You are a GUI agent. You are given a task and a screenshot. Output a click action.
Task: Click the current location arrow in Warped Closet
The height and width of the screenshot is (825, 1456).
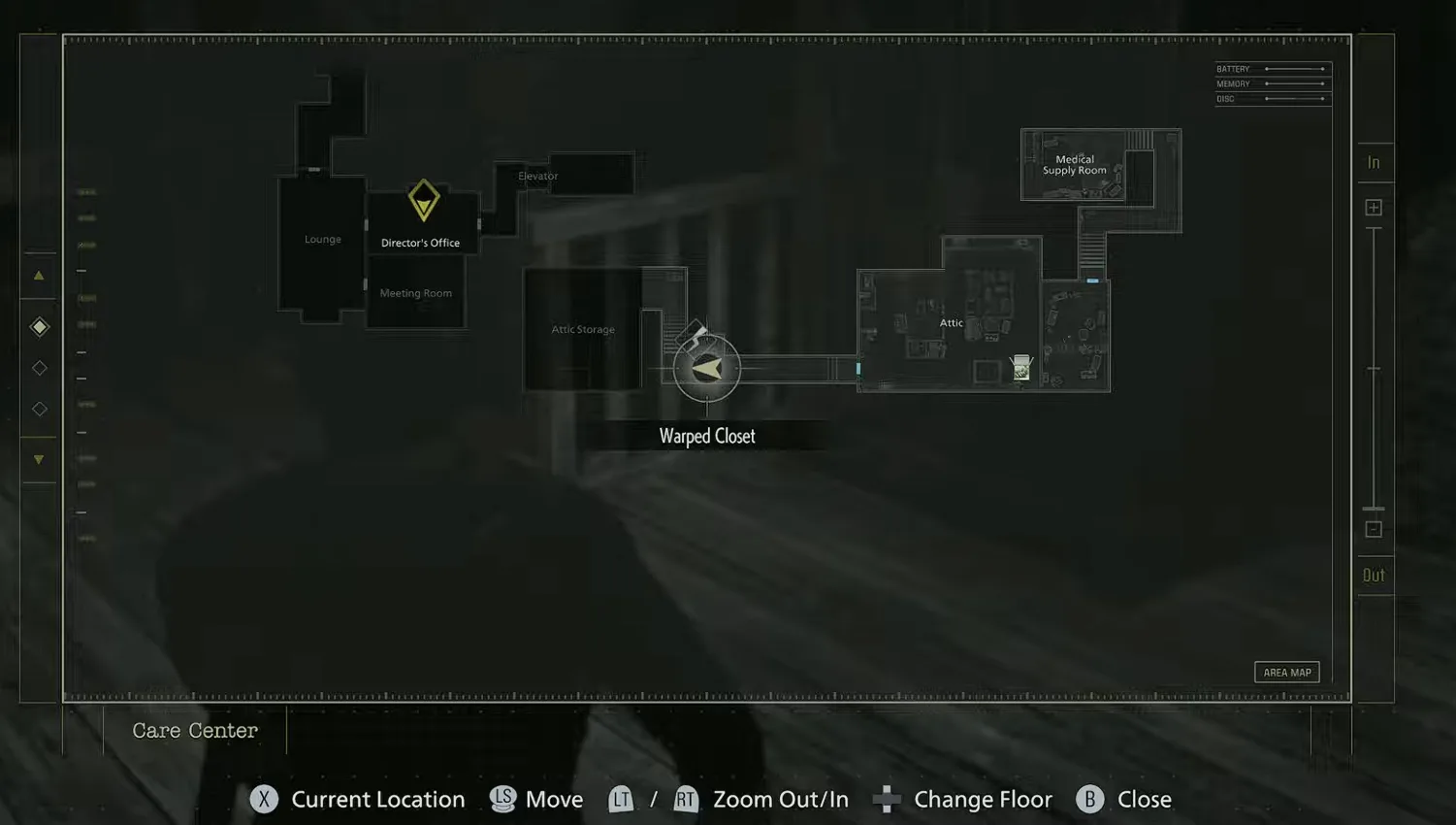pyautogui.click(x=706, y=367)
